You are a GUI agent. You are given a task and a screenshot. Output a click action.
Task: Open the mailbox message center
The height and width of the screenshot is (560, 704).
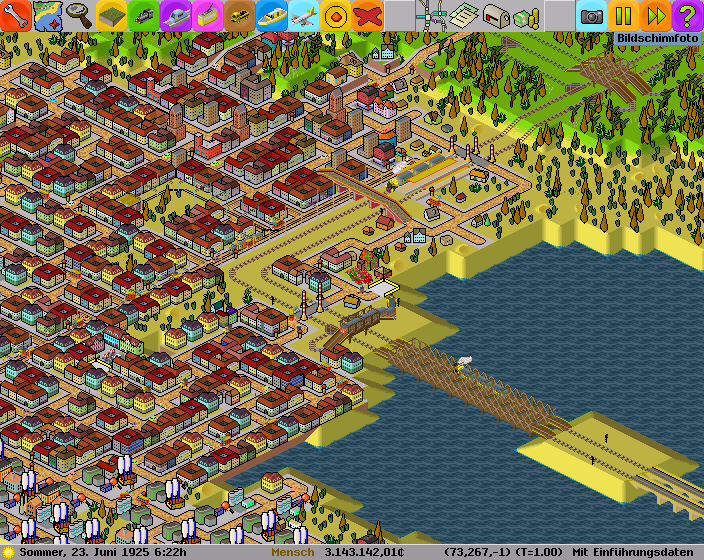[496, 16]
